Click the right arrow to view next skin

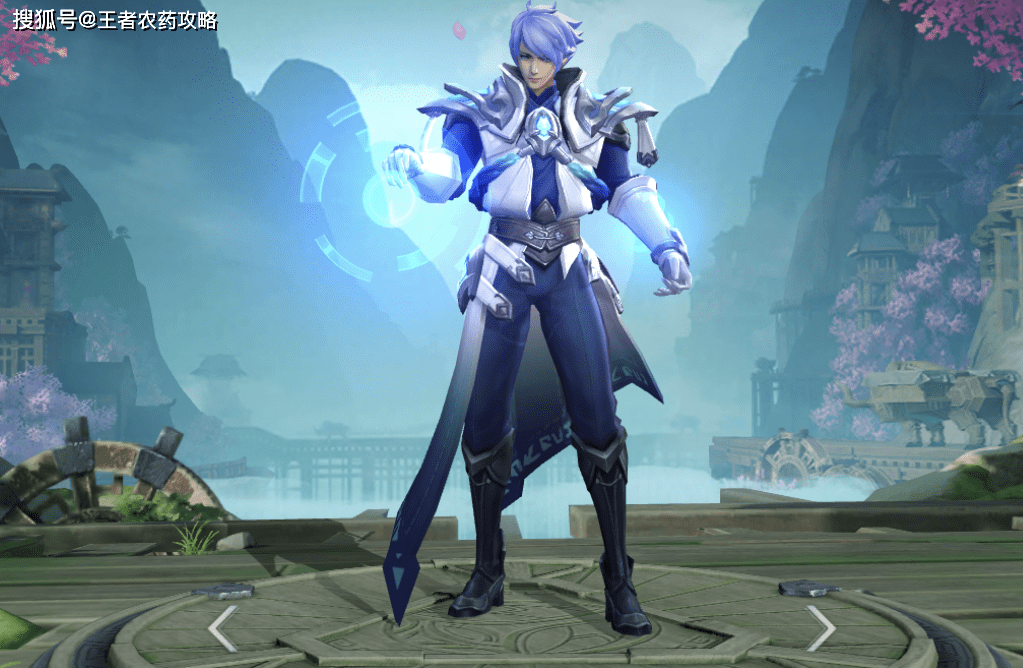click(821, 628)
